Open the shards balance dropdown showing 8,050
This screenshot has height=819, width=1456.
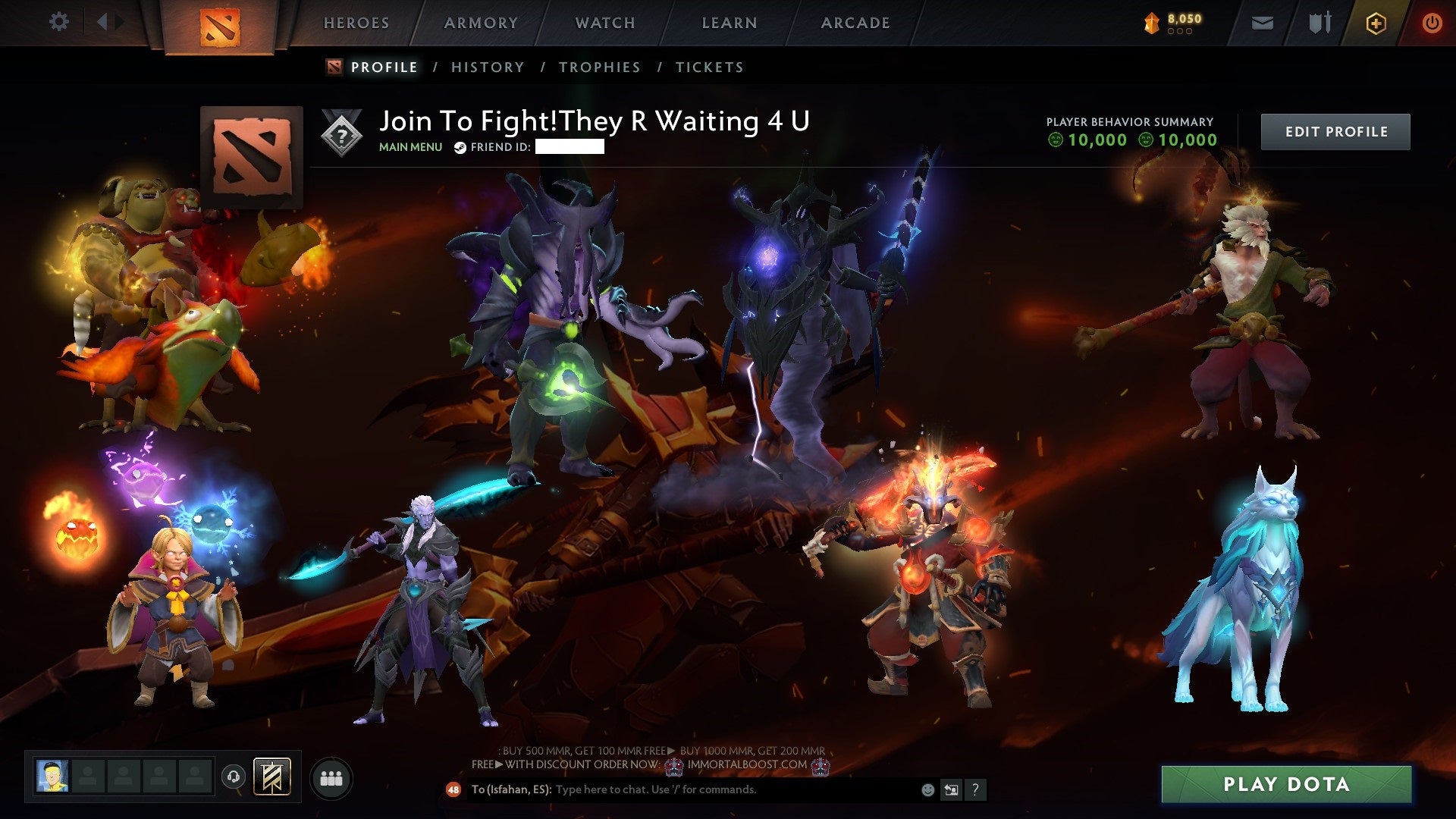(x=1172, y=19)
